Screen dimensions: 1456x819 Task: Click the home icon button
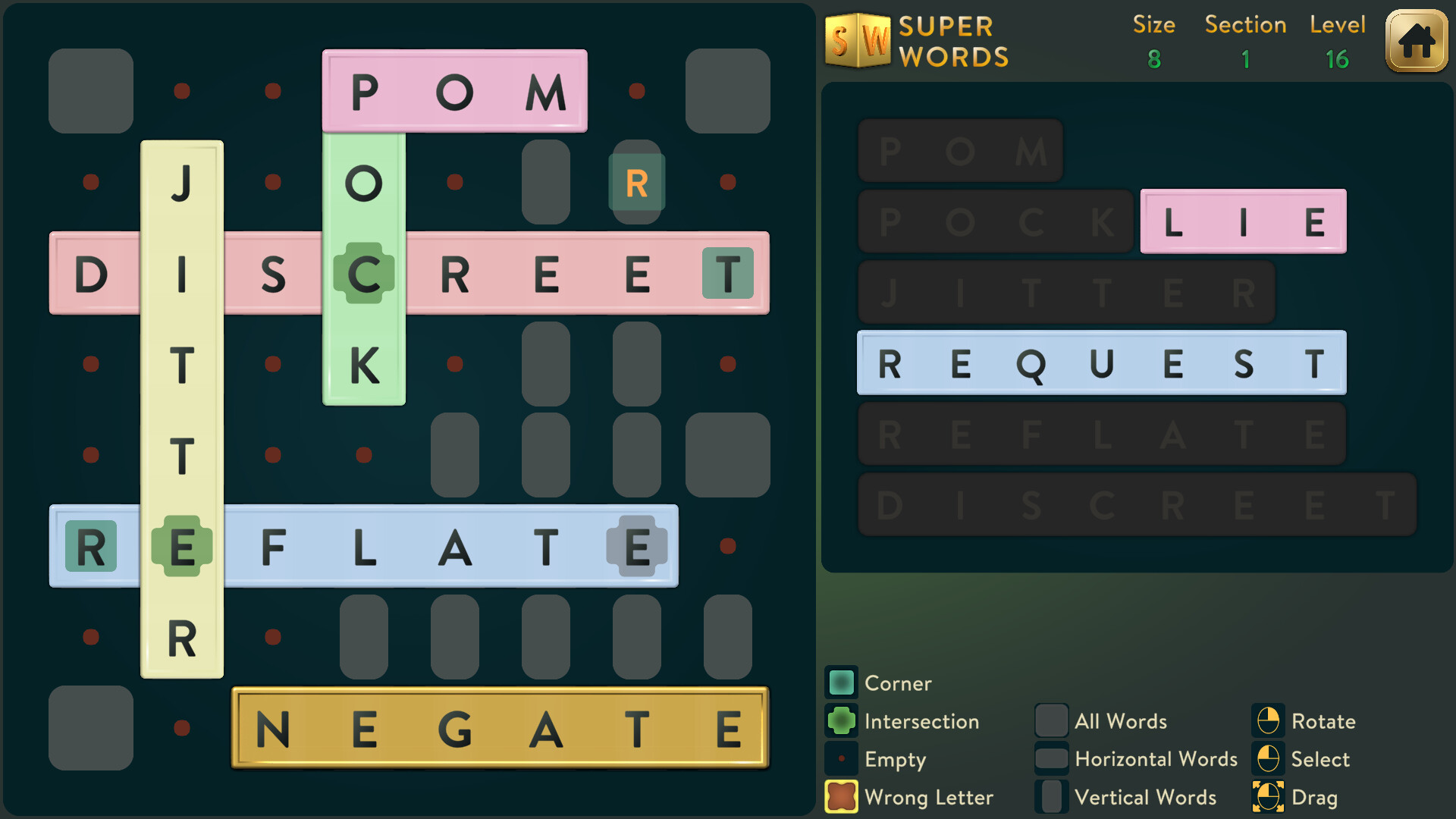[1415, 42]
